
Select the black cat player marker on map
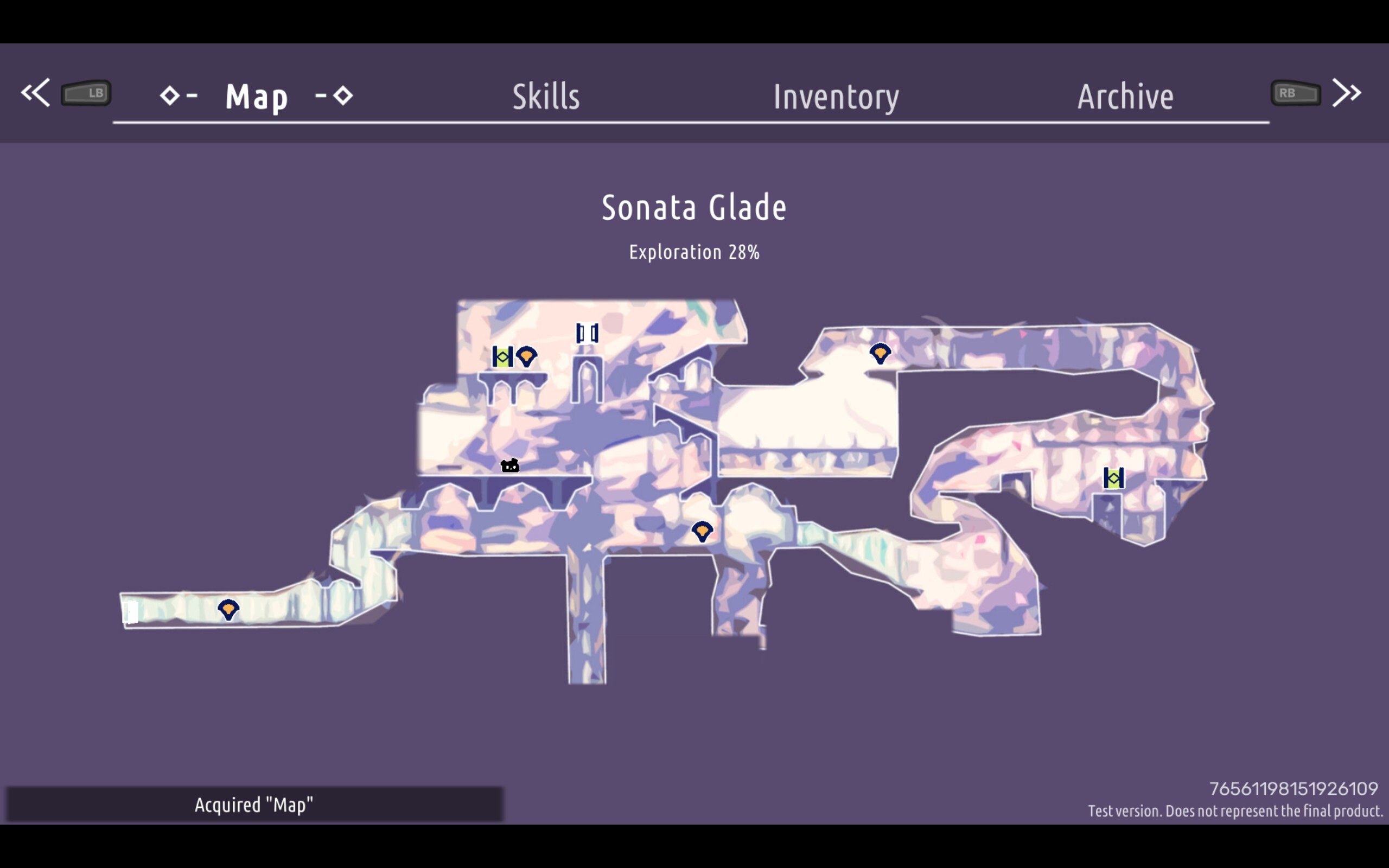509,465
